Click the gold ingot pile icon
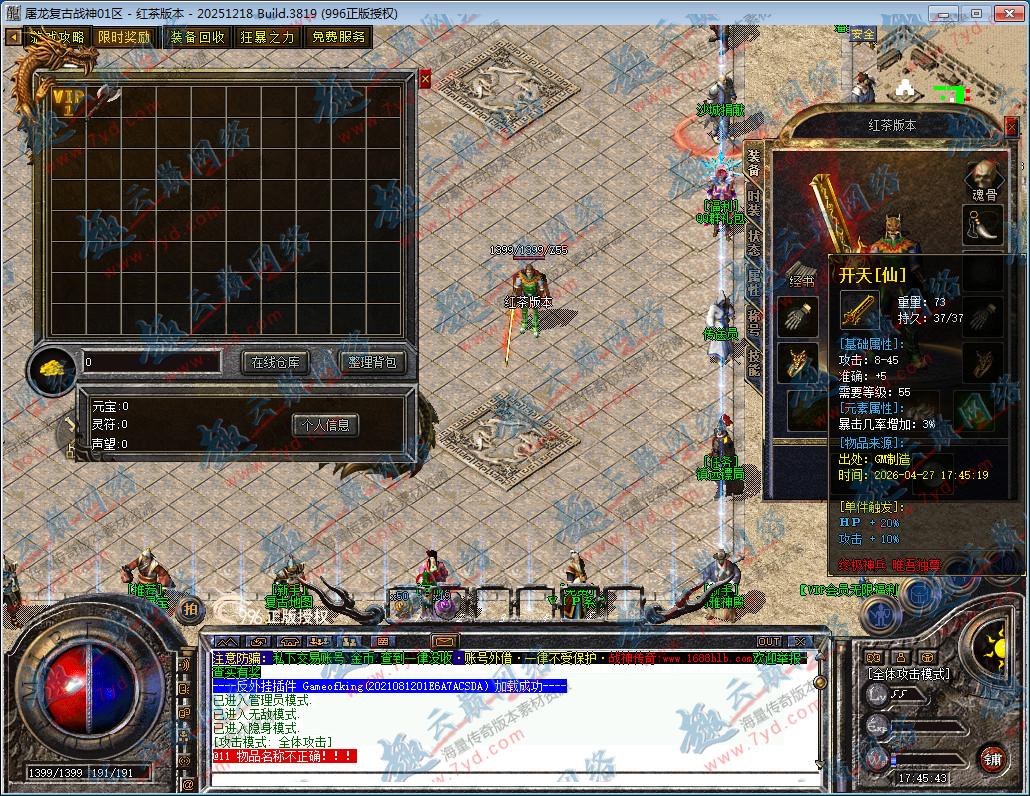Screen dimensions: 1030x796 click(x=52, y=369)
